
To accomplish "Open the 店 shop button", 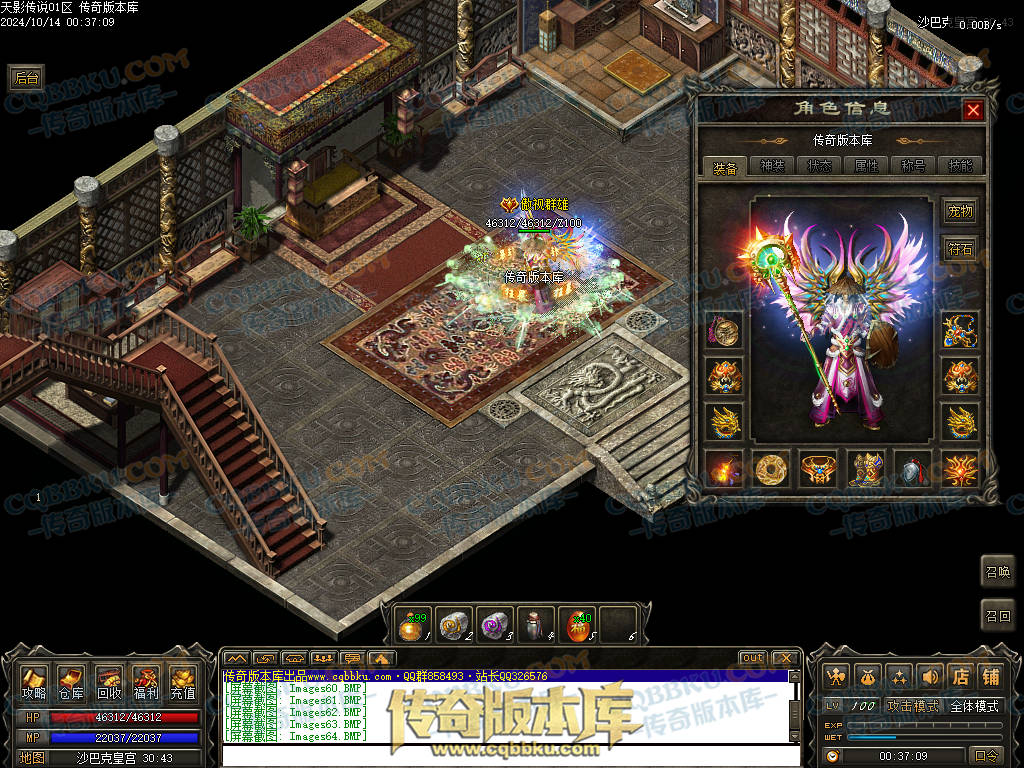I will (x=960, y=676).
